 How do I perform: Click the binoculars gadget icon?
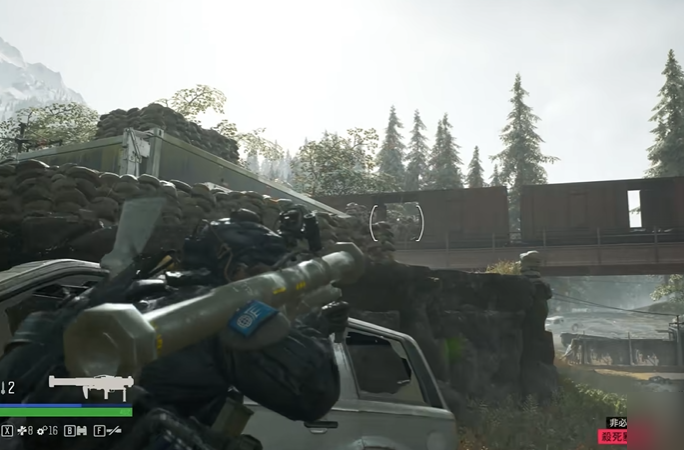[x=82, y=430]
